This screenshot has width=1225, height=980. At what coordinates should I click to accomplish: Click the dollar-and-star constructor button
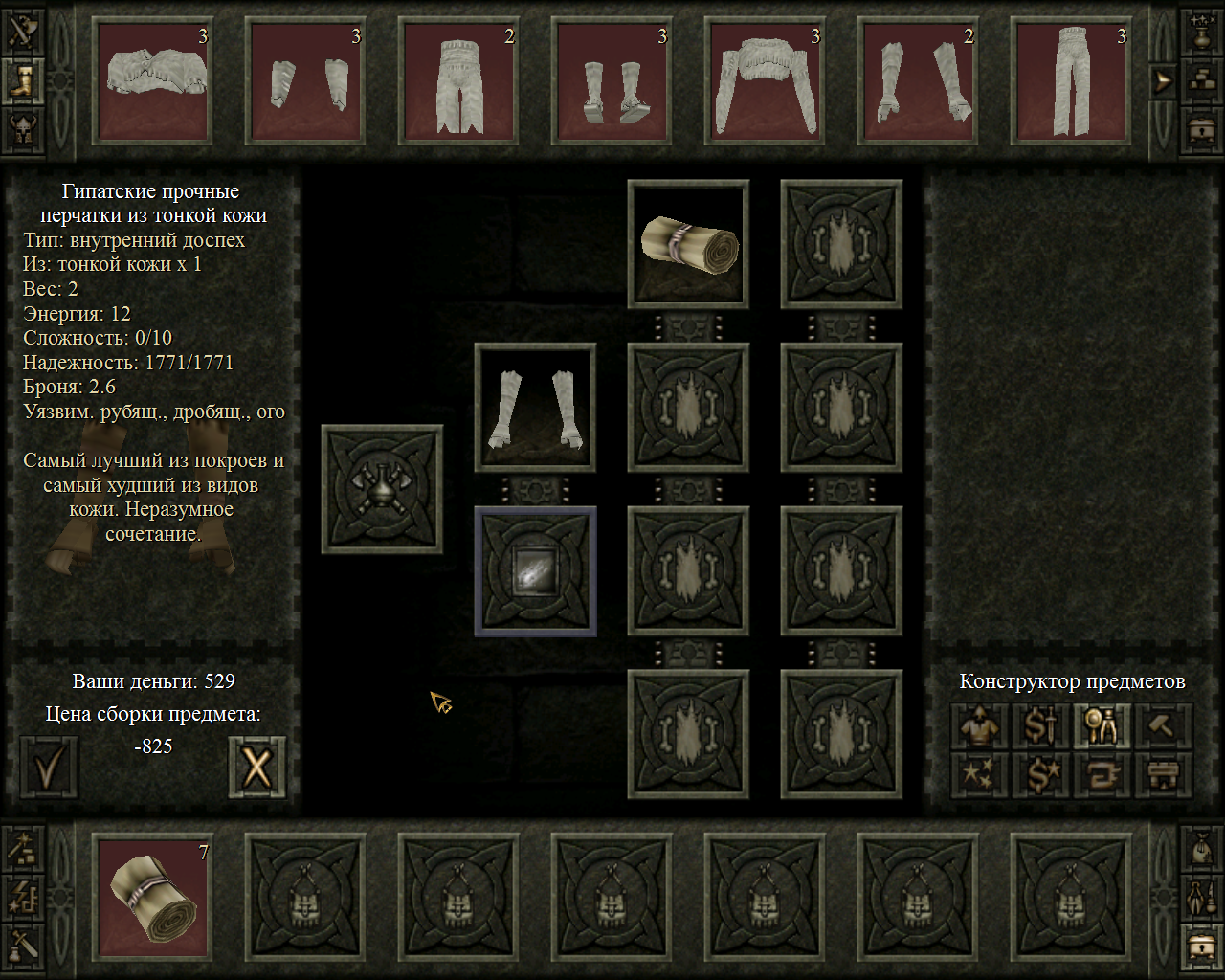(x=1040, y=775)
